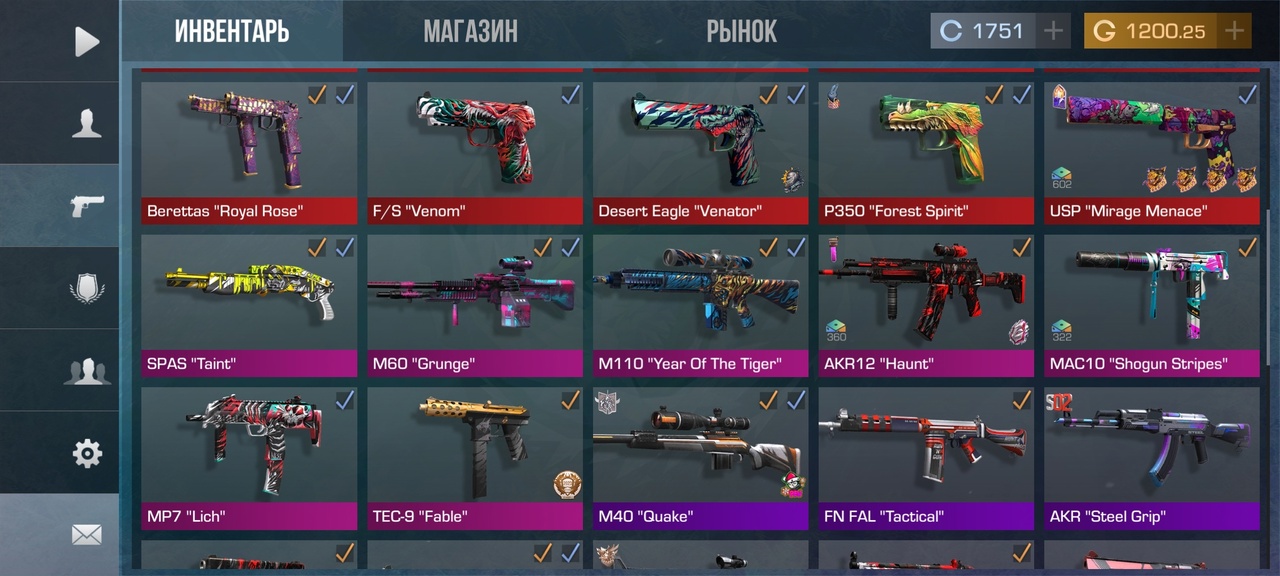Add silver coins with the plus button
1280x576 pixels.
point(1053,31)
